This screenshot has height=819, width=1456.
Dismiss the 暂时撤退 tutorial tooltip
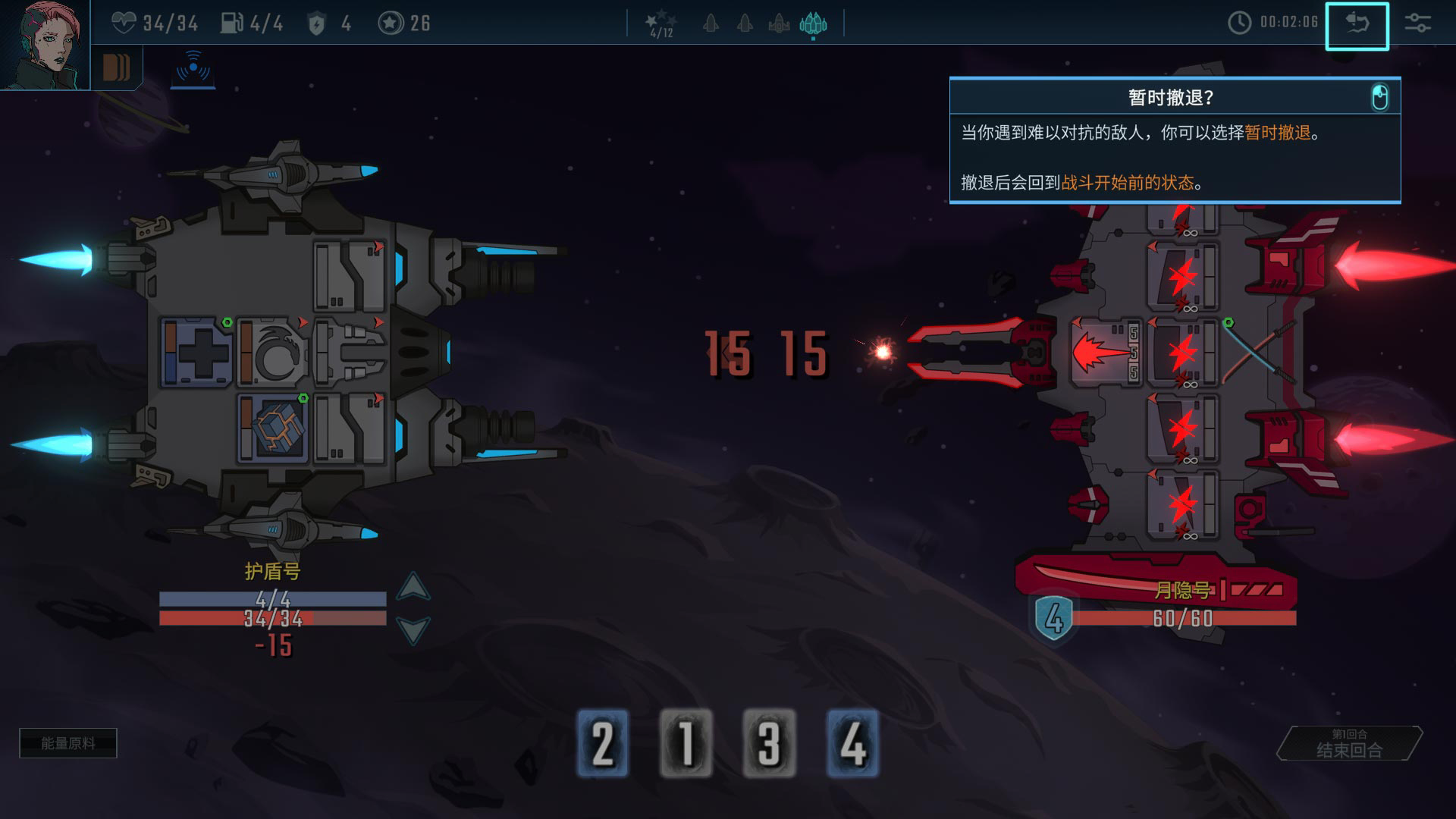pyautogui.click(x=1379, y=98)
